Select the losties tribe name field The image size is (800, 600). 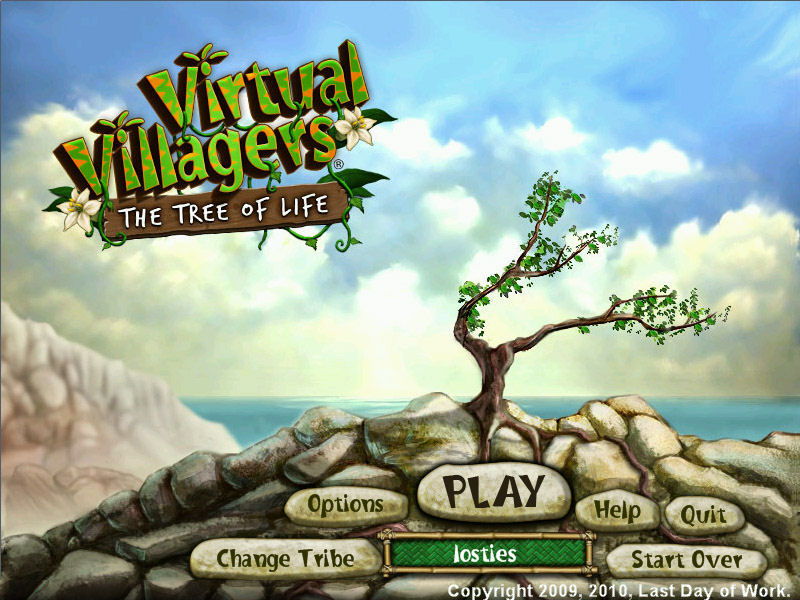click(486, 554)
